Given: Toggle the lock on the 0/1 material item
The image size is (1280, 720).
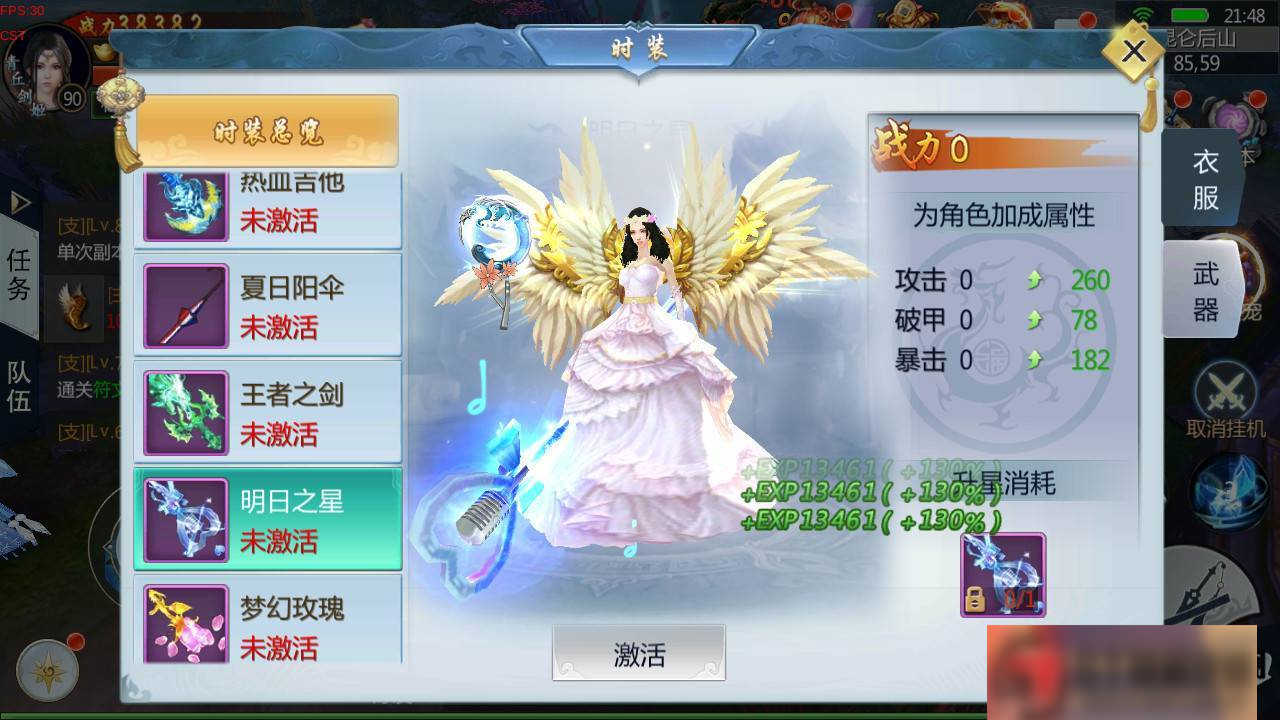Looking at the screenshot, I should click(973, 597).
